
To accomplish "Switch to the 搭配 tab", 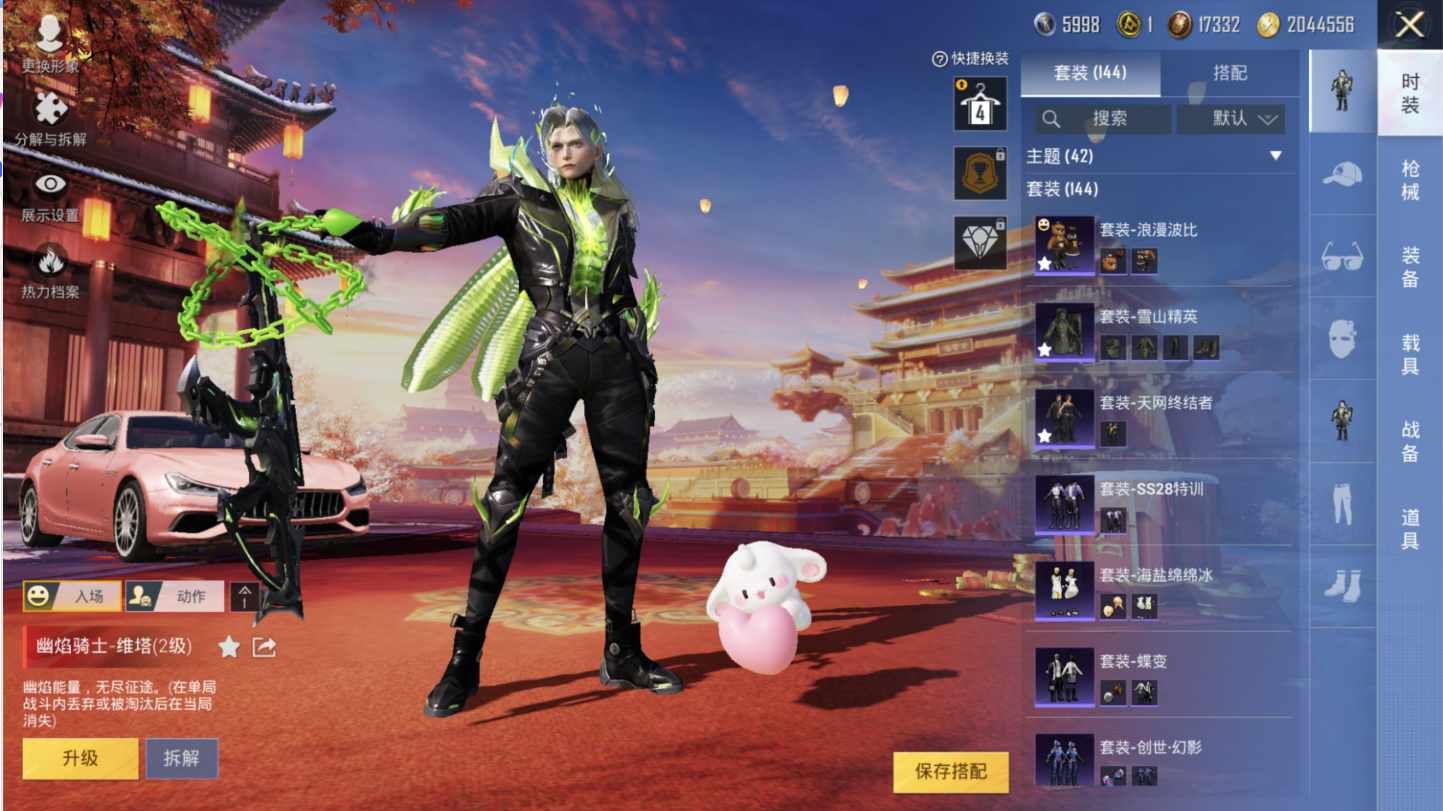I will click(1230, 74).
